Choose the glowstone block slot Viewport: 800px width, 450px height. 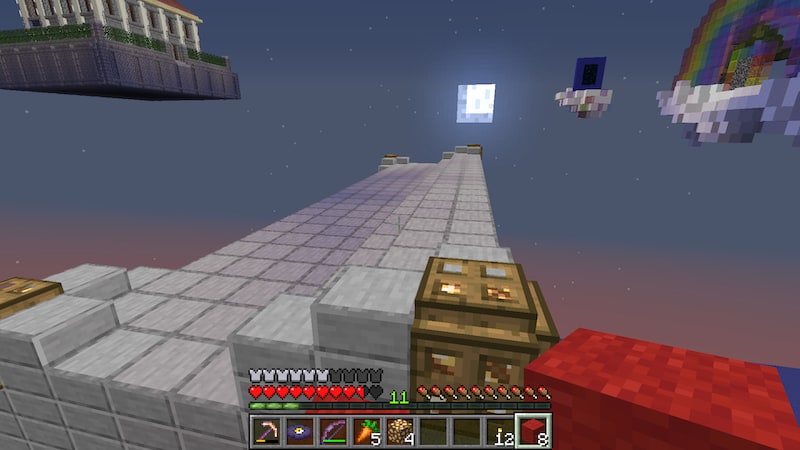(399, 432)
